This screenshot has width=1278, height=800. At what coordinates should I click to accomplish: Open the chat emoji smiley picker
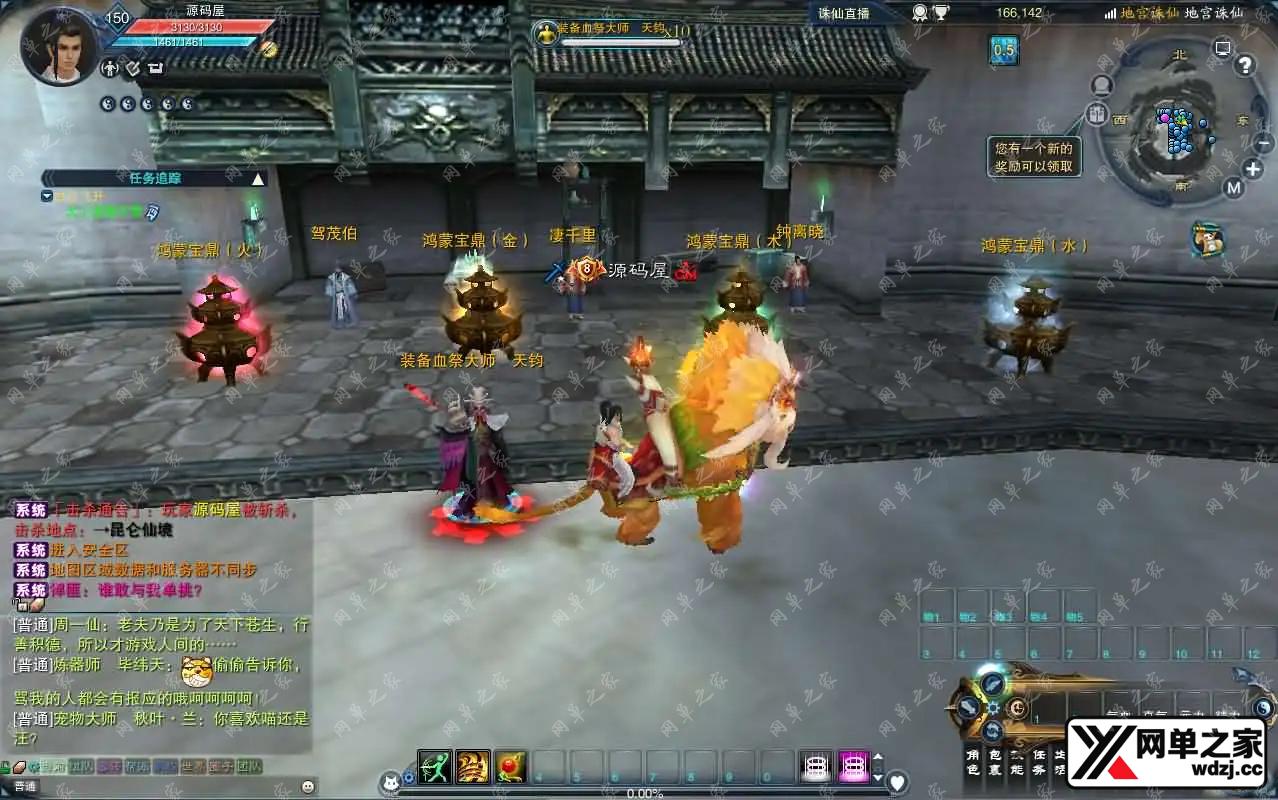(x=308, y=786)
